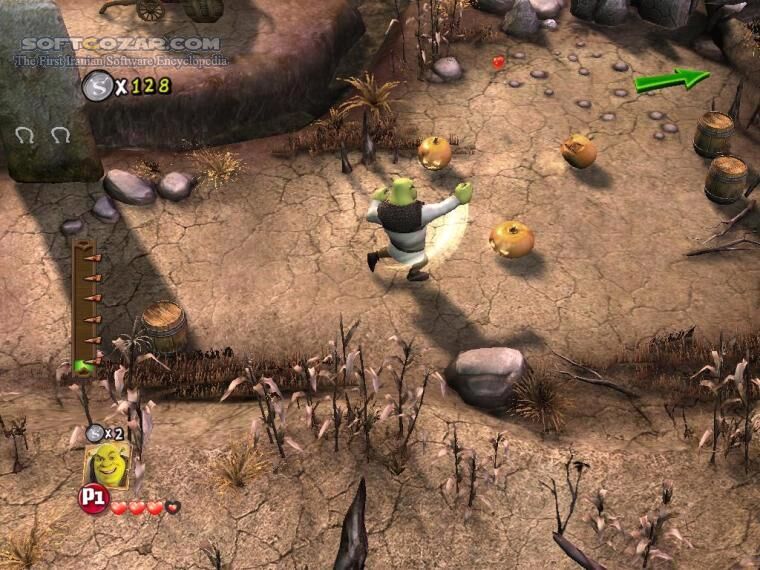
Task: Click the green direction arrow indicator
Action: click(672, 79)
